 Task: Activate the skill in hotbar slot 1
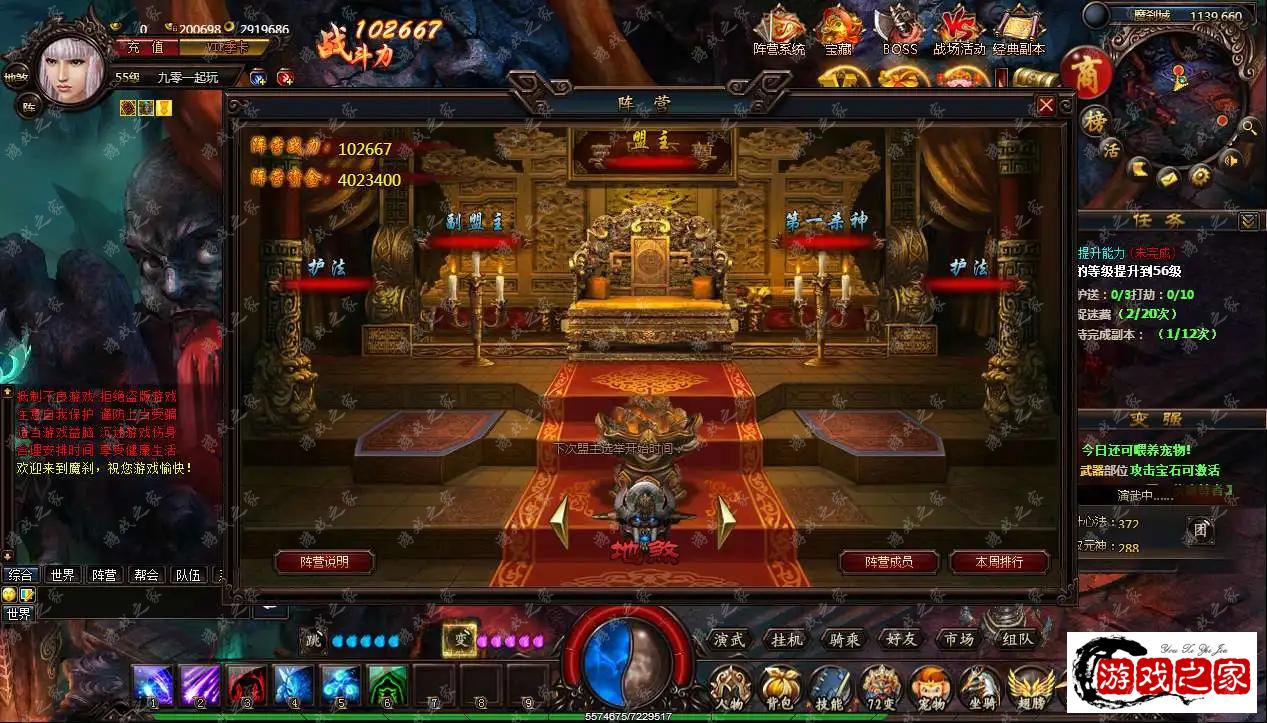[153, 686]
